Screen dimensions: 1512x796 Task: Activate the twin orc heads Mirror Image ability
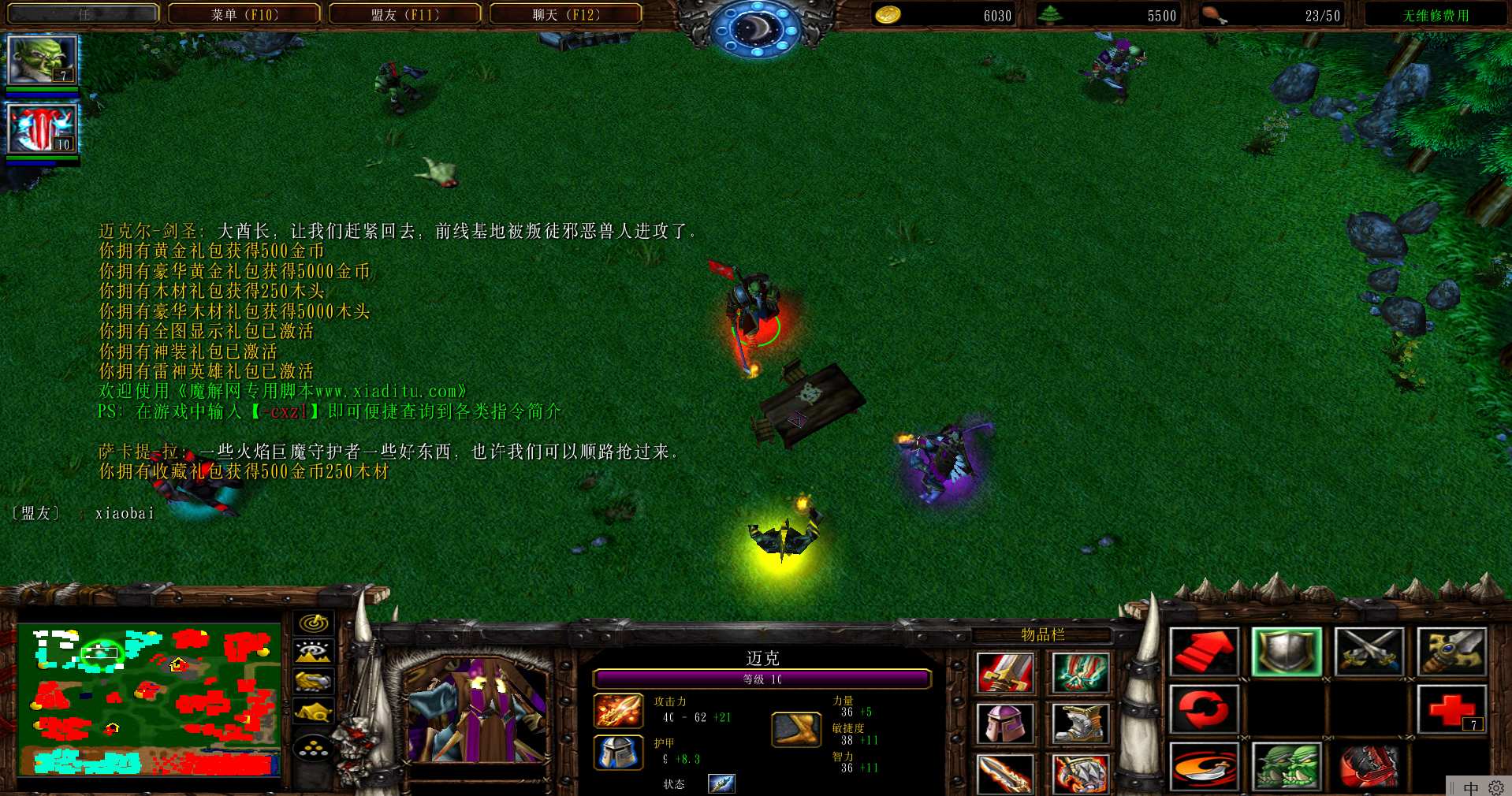tap(1287, 766)
